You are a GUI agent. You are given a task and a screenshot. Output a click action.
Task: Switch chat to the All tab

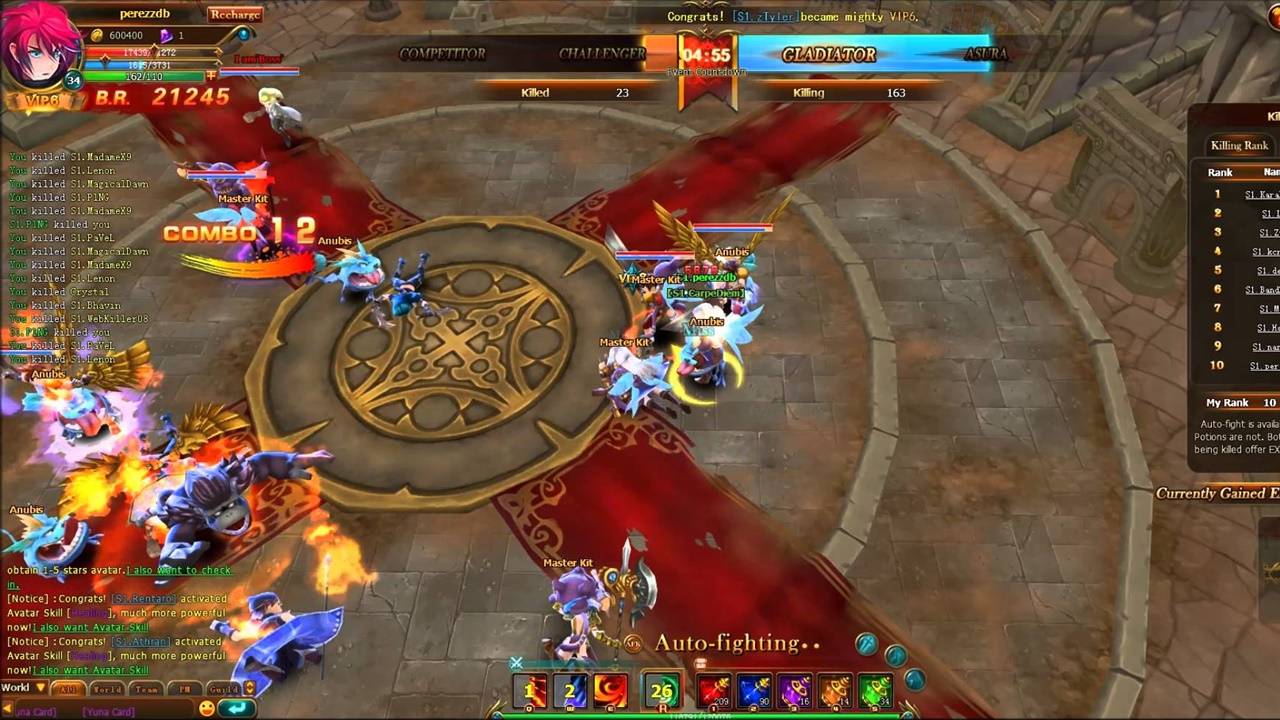tap(68, 689)
